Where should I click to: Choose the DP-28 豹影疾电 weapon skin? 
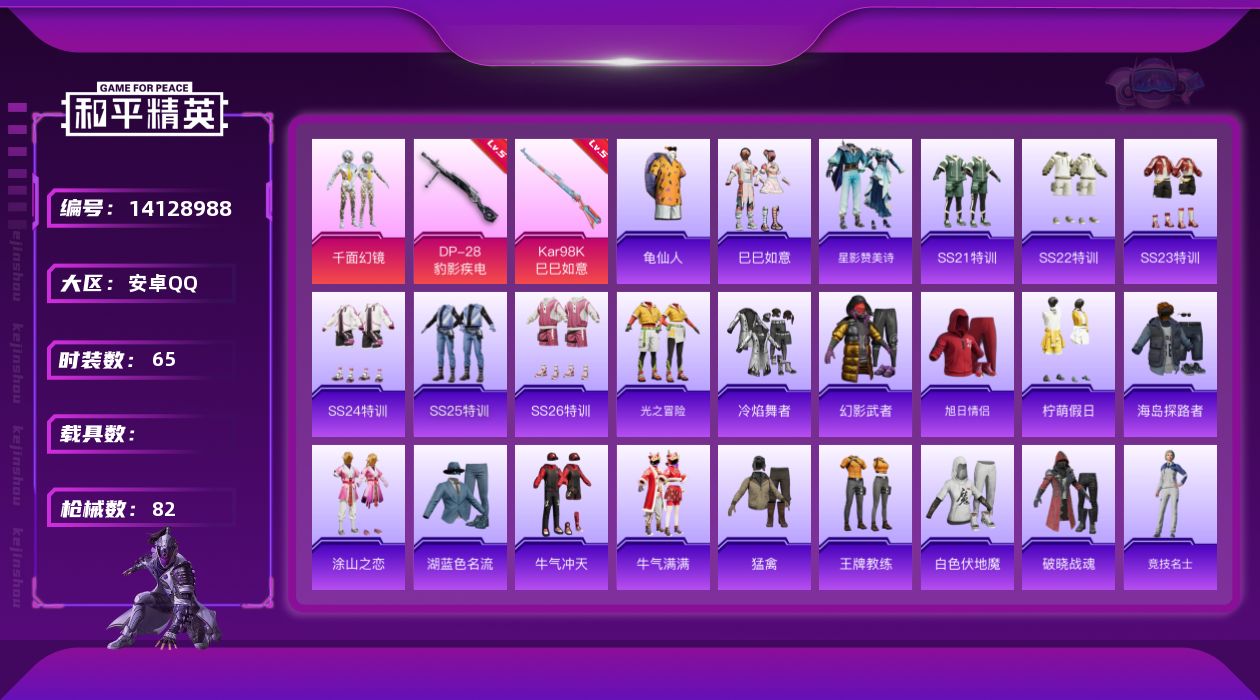(x=460, y=211)
